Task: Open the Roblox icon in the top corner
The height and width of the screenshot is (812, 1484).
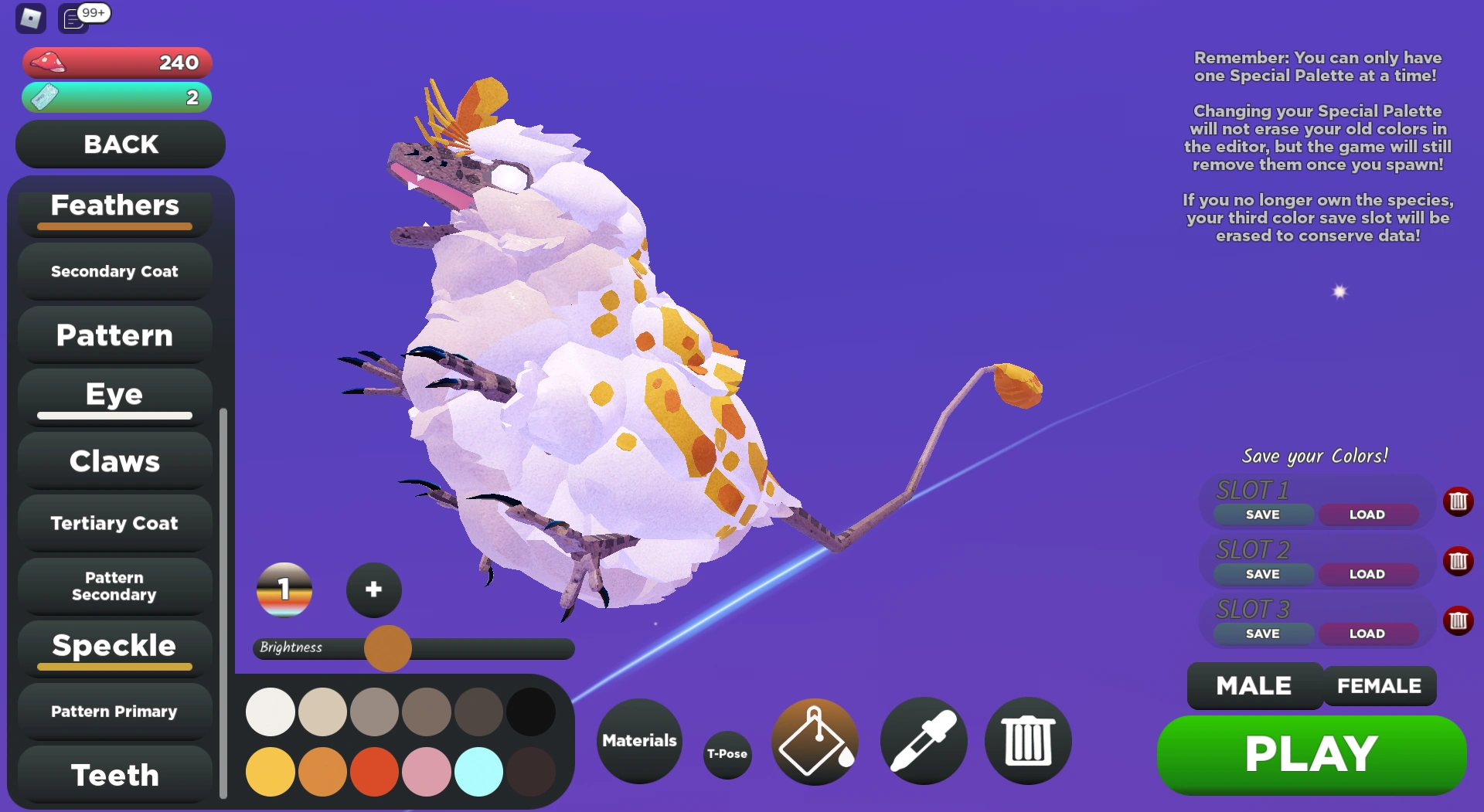Action: tap(29, 19)
